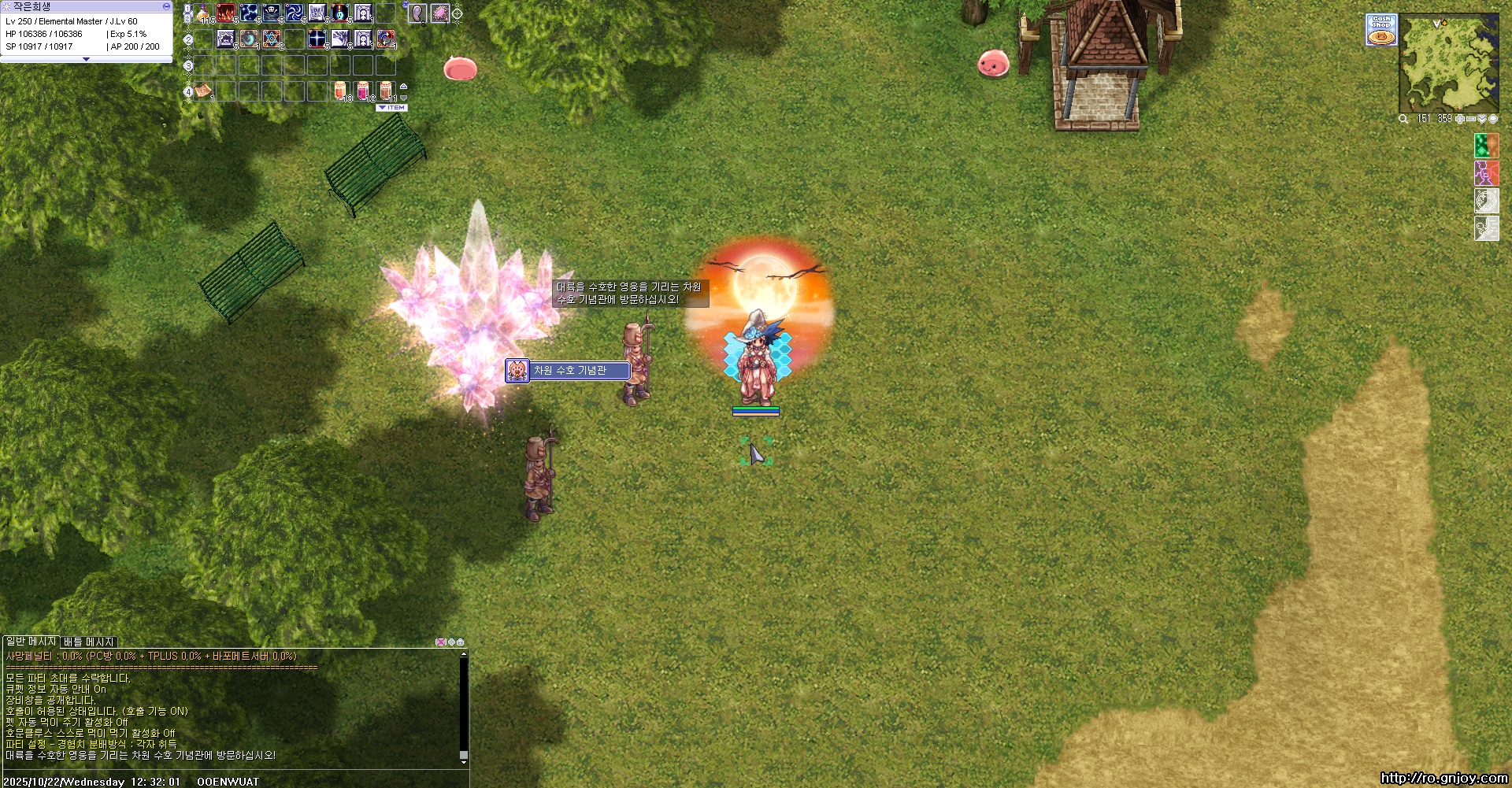1512x788 pixels.
Task: Select the 일반 메시지 chat tab
Action: (x=31, y=642)
